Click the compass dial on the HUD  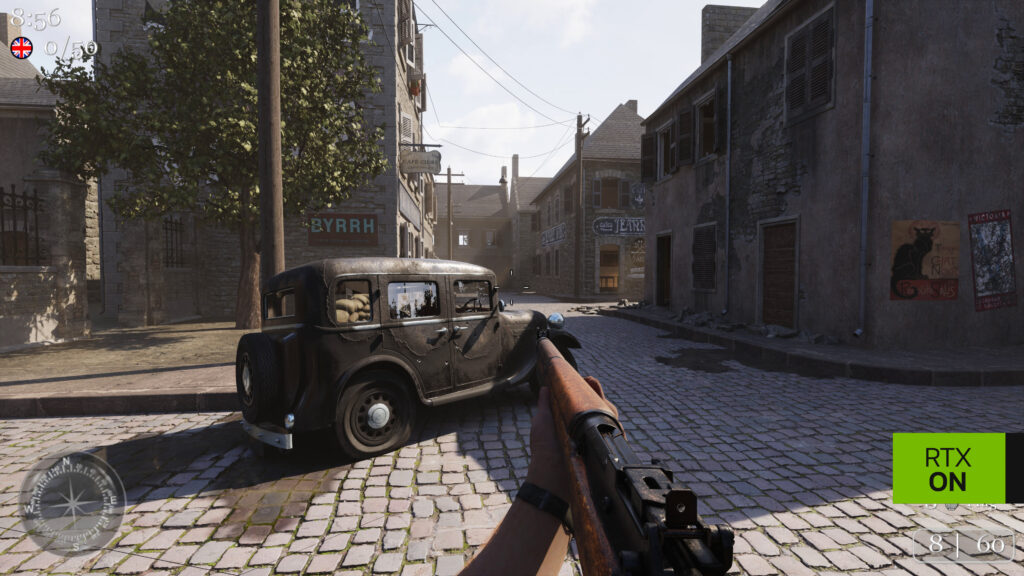pos(72,503)
